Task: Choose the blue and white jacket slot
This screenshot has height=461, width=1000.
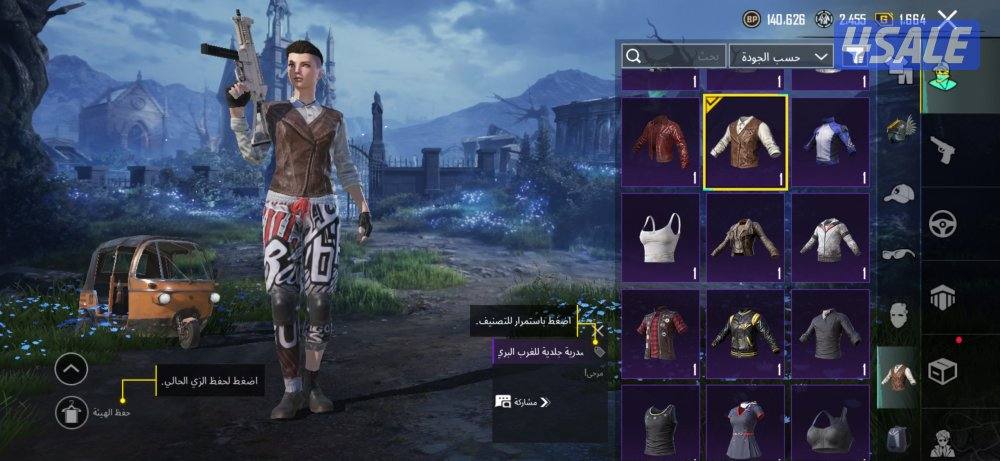Action: (x=829, y=141)
